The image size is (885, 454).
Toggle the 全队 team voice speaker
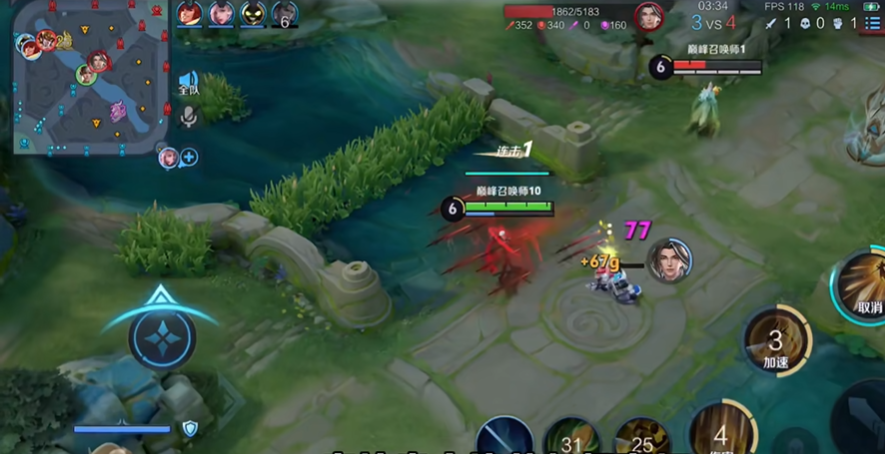click(188, 83)
